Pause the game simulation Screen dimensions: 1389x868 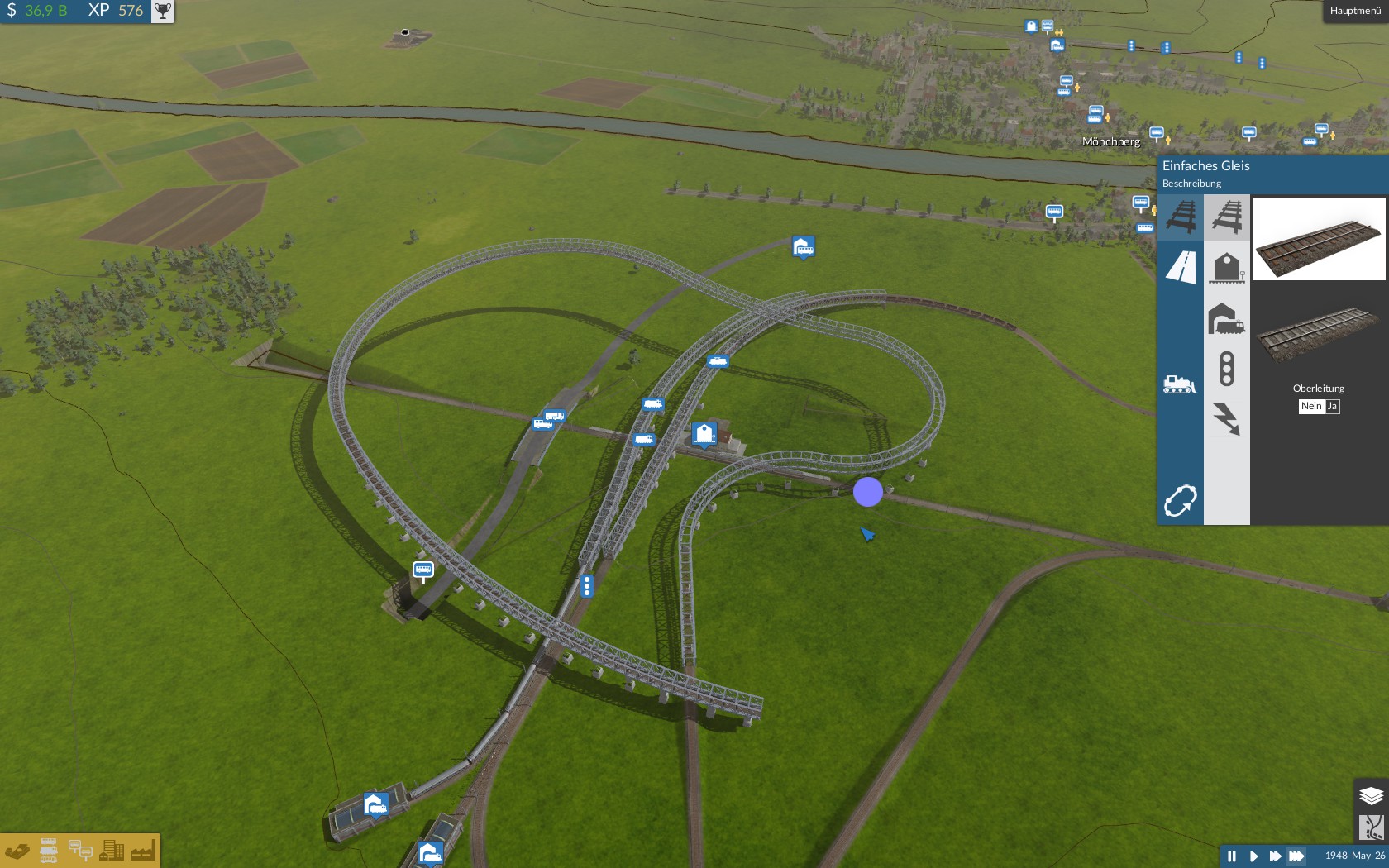pos(1232,856)
